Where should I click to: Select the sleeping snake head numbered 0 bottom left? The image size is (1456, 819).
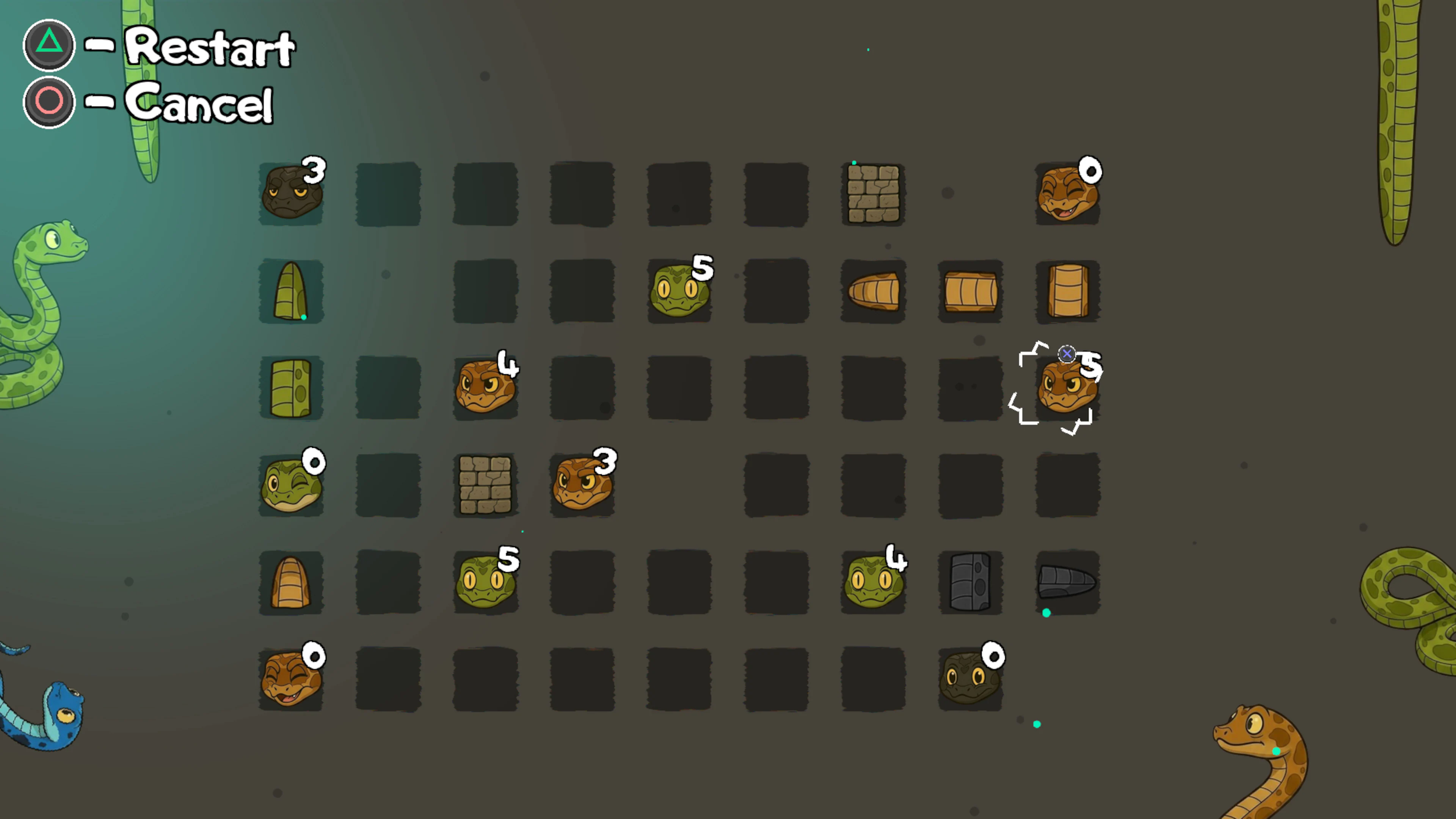[291, 678]
